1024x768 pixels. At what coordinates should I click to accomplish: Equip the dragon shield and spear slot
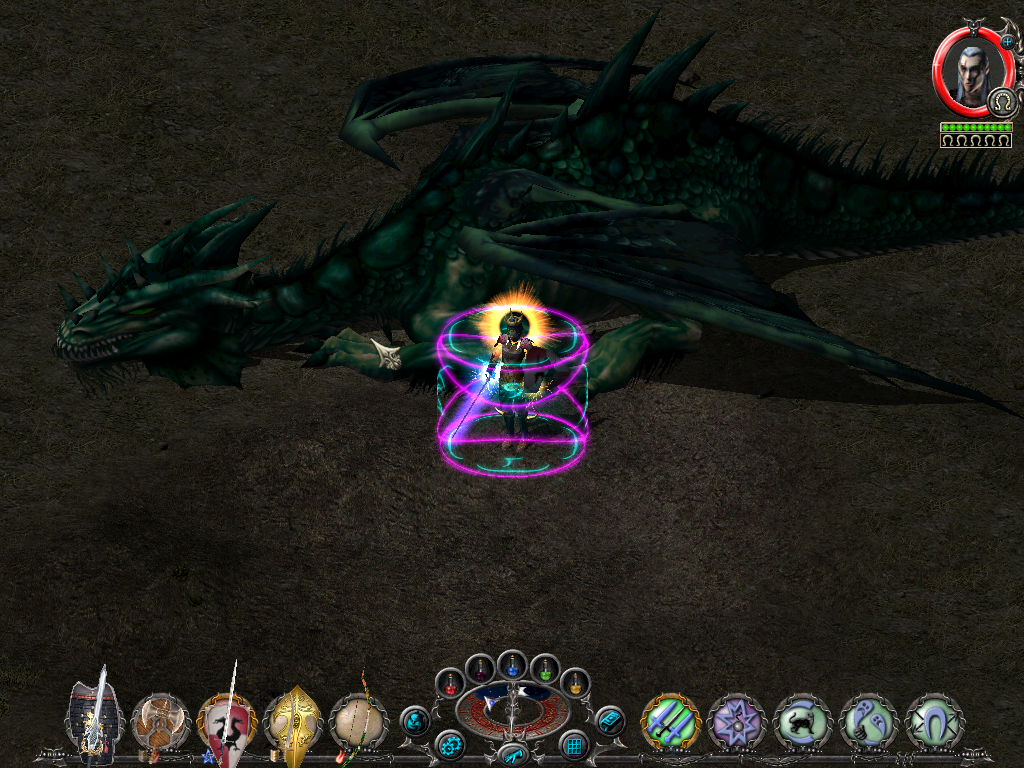pos(226,722)
